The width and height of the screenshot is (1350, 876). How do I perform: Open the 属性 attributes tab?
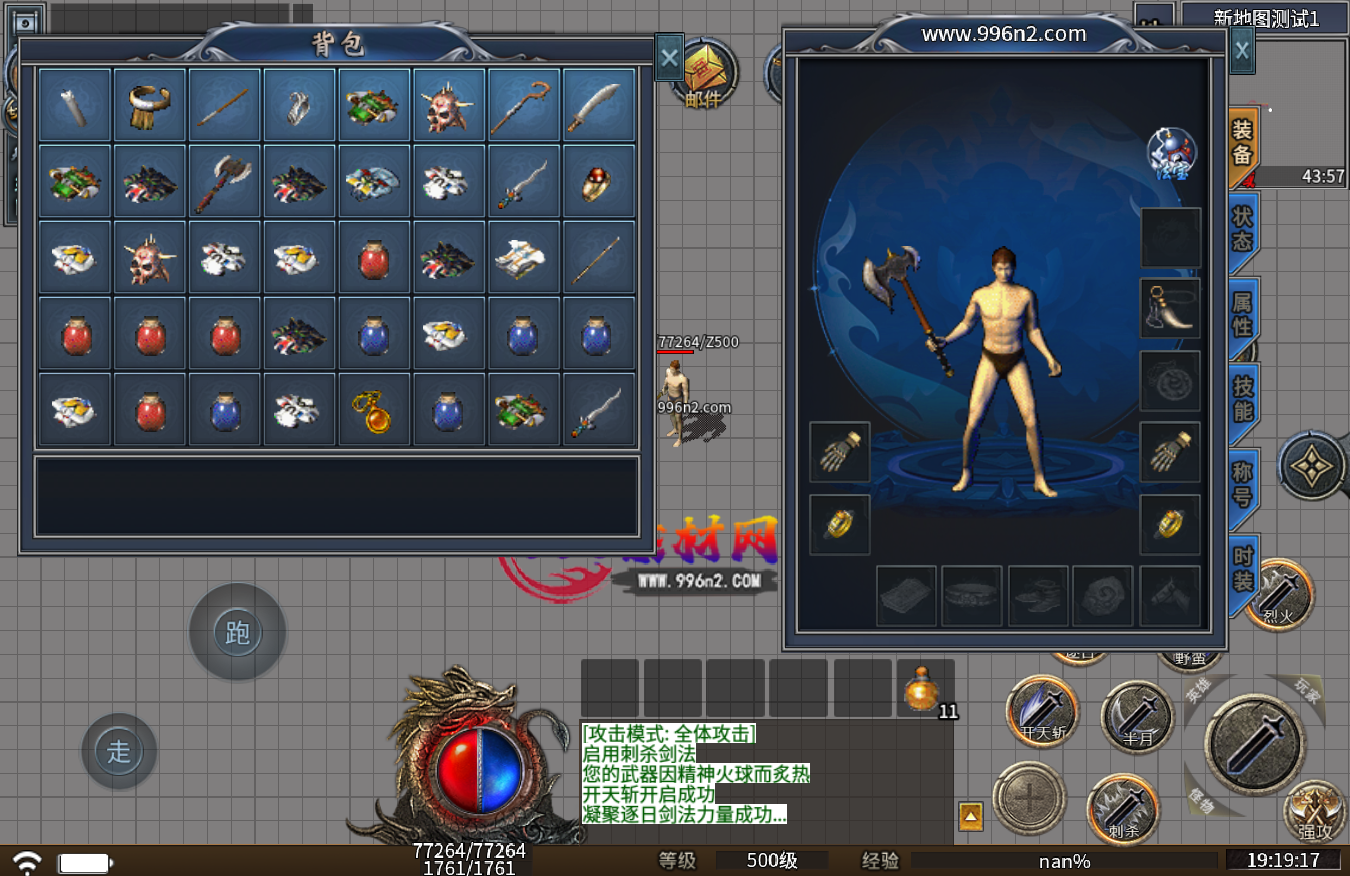(1242, 315)
